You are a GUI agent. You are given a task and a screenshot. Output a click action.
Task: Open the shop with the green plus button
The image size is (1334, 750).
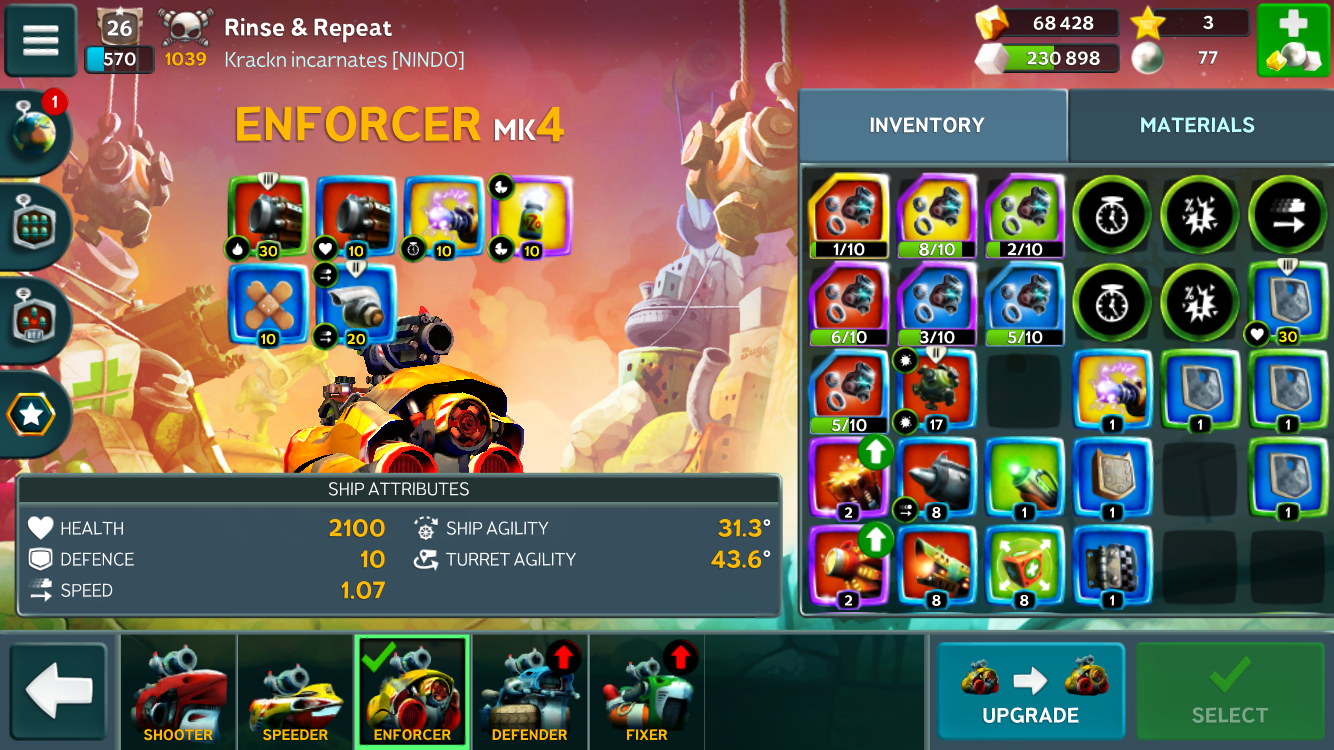pos(1292,40)
